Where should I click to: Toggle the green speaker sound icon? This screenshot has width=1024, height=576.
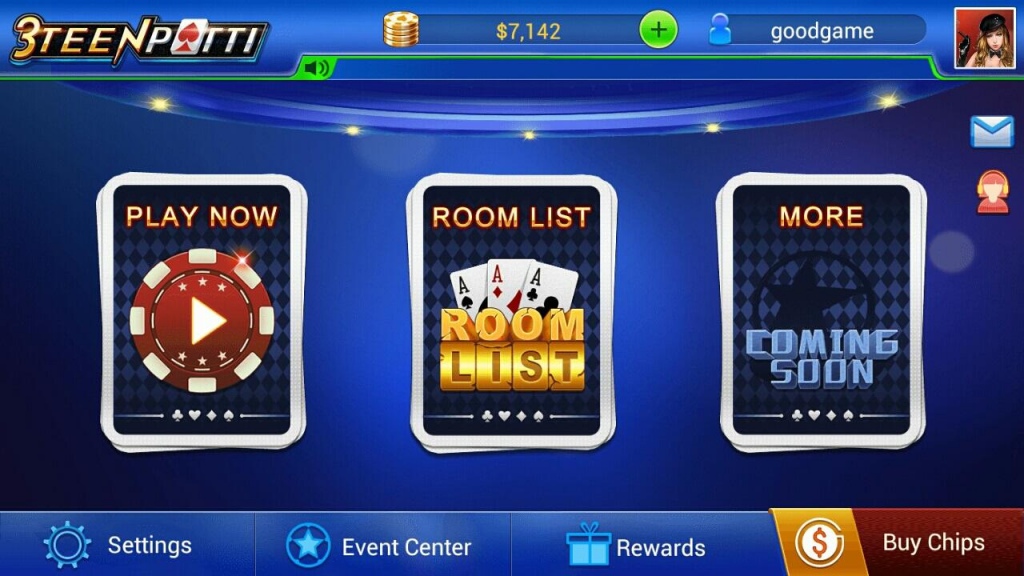[317, 68]
